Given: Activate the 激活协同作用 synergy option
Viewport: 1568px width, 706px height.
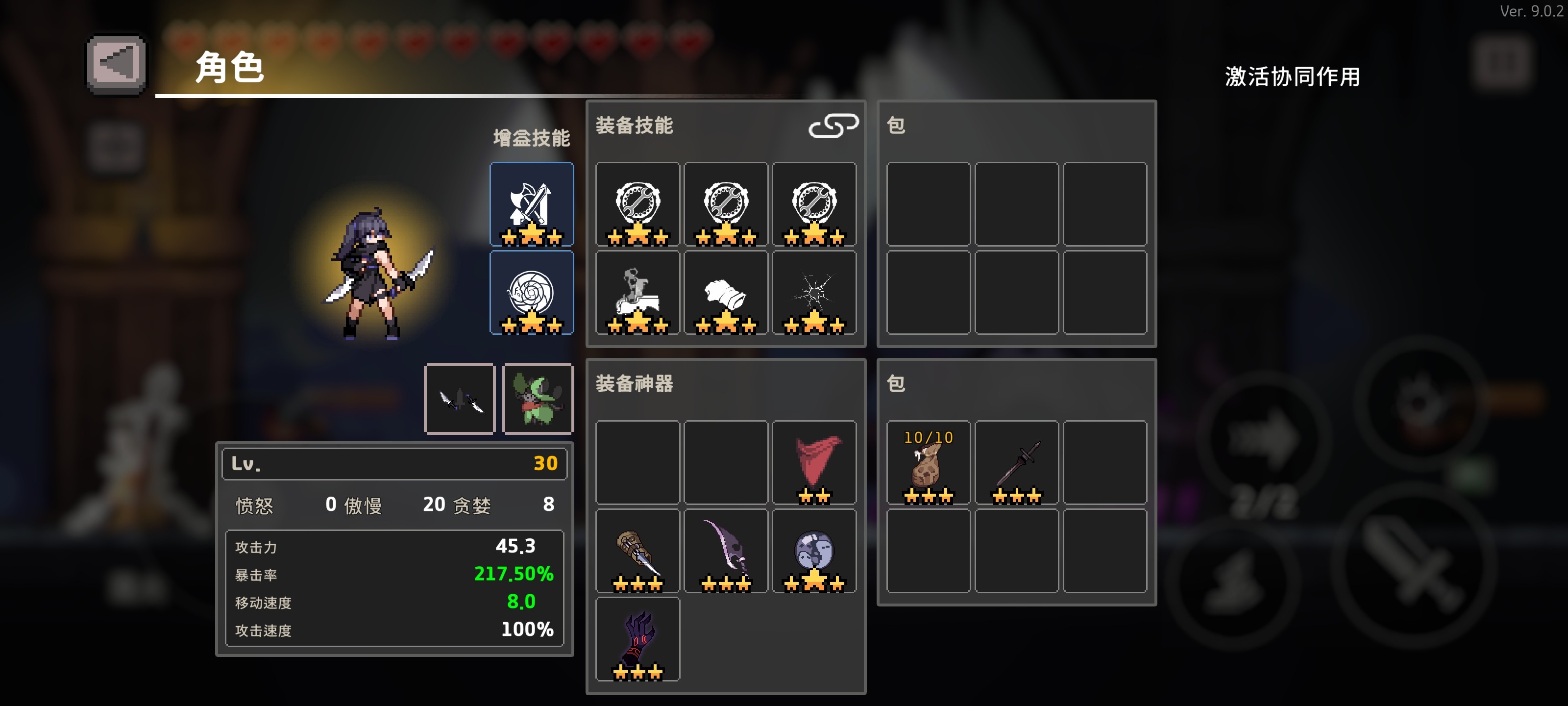Looking at the screenshot, I should click(x=1292, y=77).
